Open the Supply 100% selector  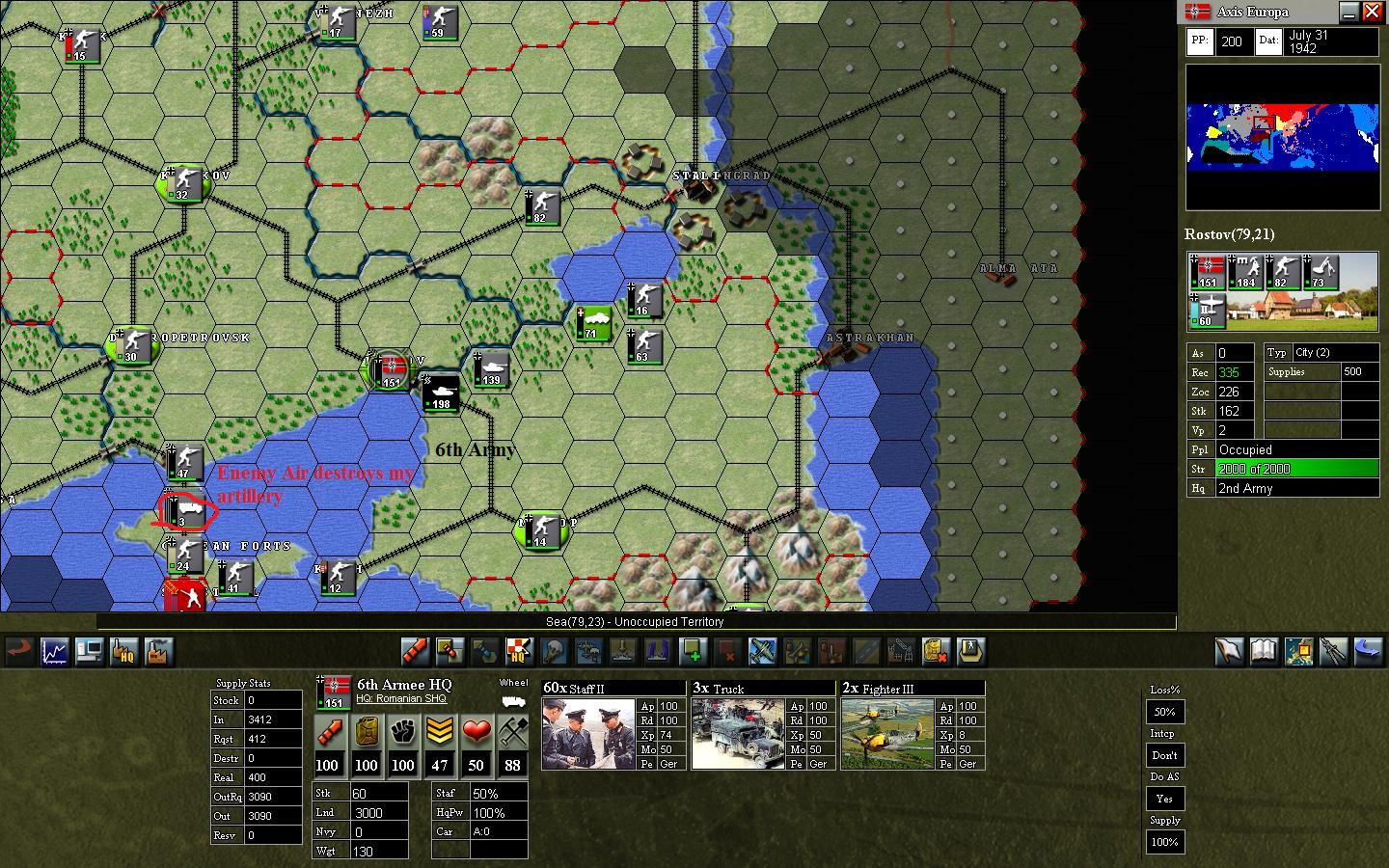click(x=1164, y=842)
